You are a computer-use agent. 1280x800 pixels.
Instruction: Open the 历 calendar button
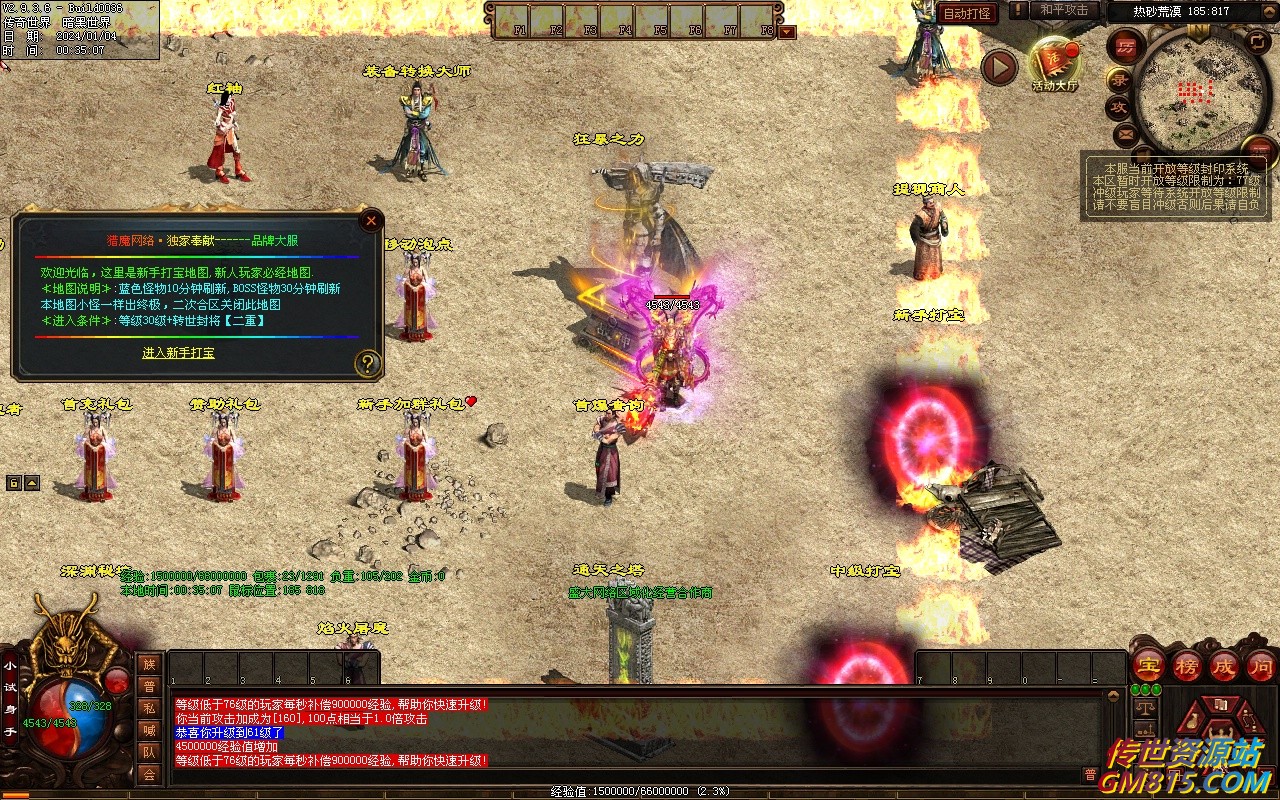pos(1126,46)
